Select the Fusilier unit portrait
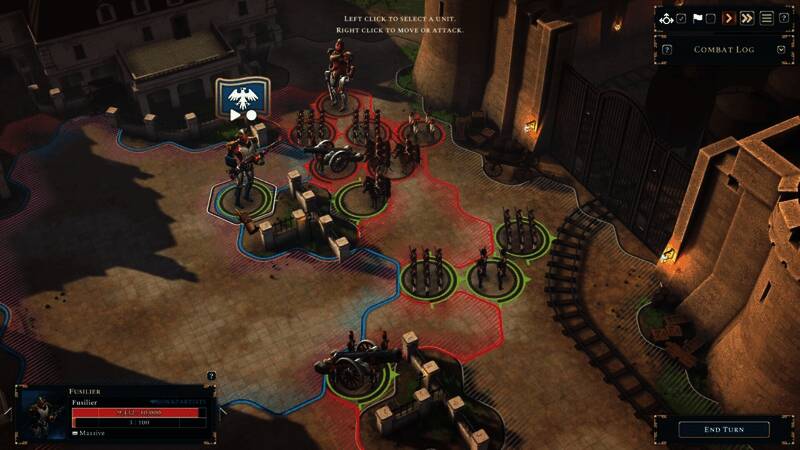800x450 pixels. [40, 412]
